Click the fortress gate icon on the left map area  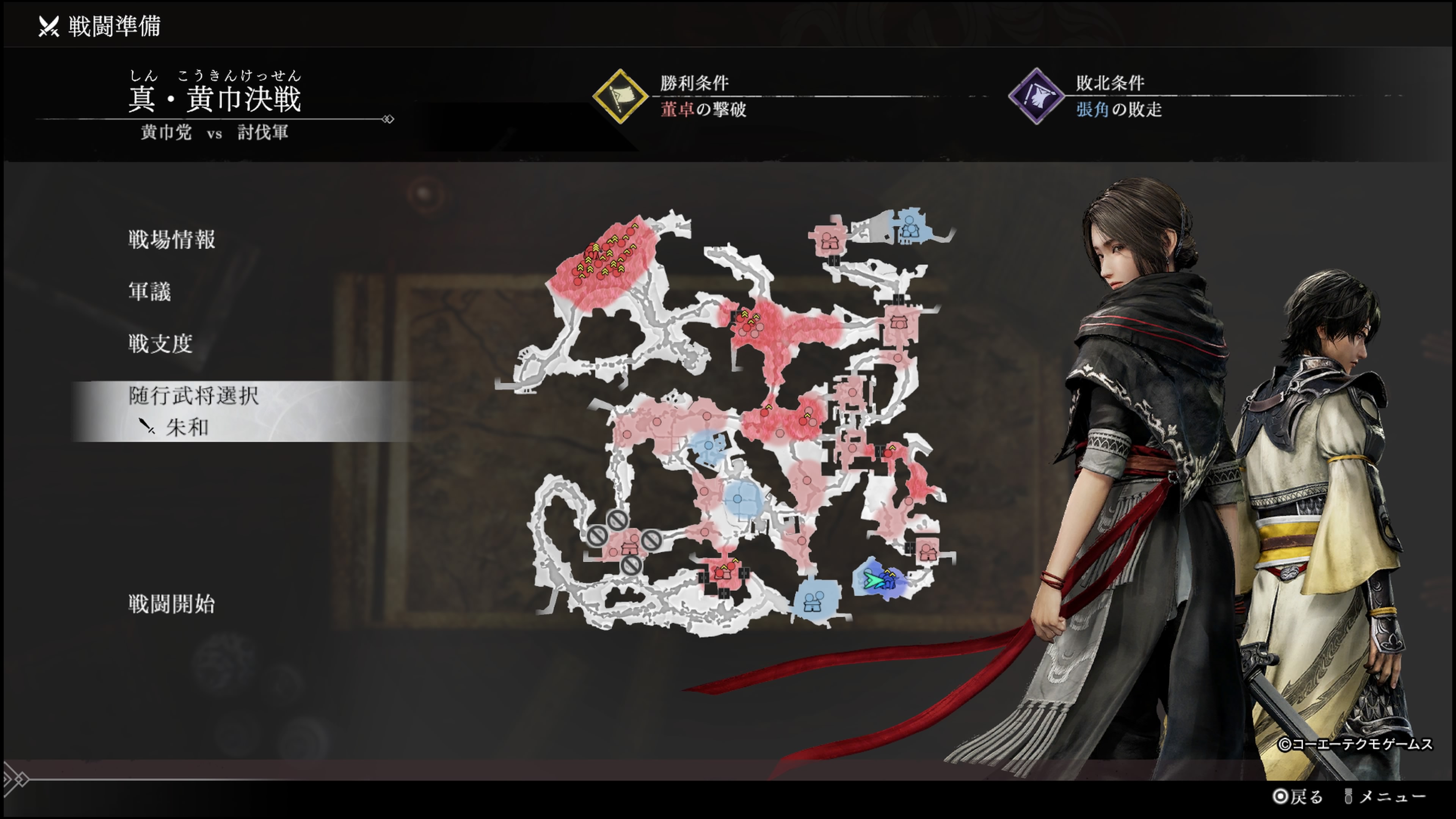[630, 549]
